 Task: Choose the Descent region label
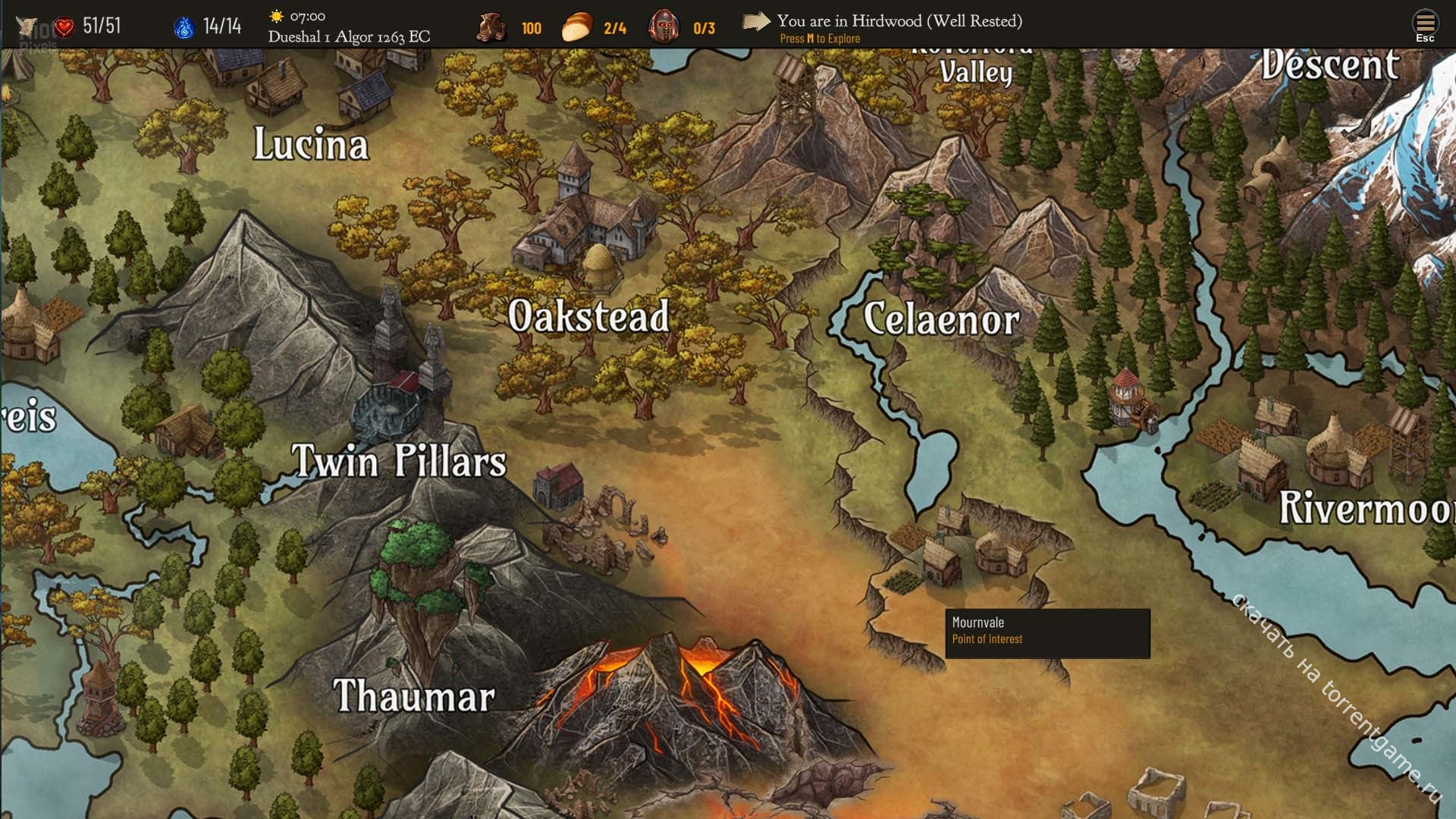coord(1330,65)
